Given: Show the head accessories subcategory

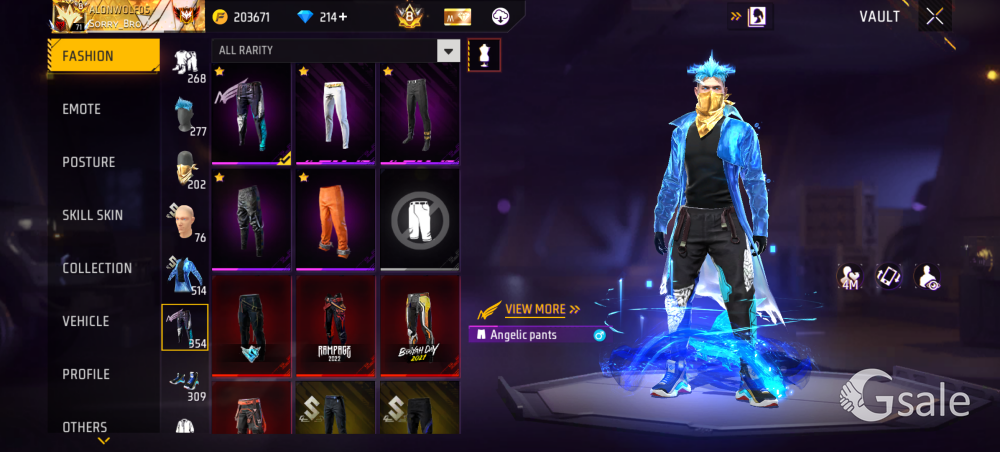Looking at the screenshot, I should (x=184, y=113).
